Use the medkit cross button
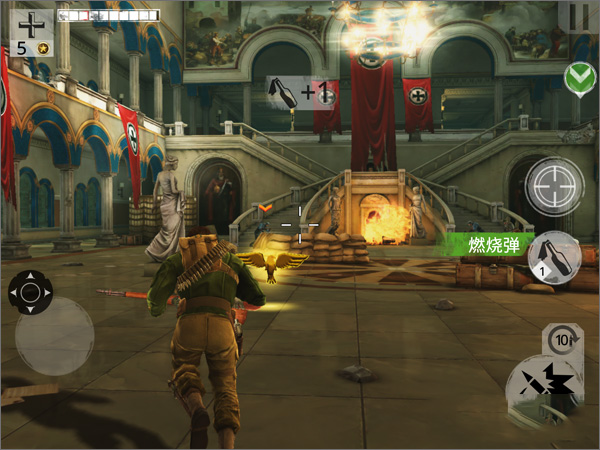600x450 pixels. coord(31,24)
